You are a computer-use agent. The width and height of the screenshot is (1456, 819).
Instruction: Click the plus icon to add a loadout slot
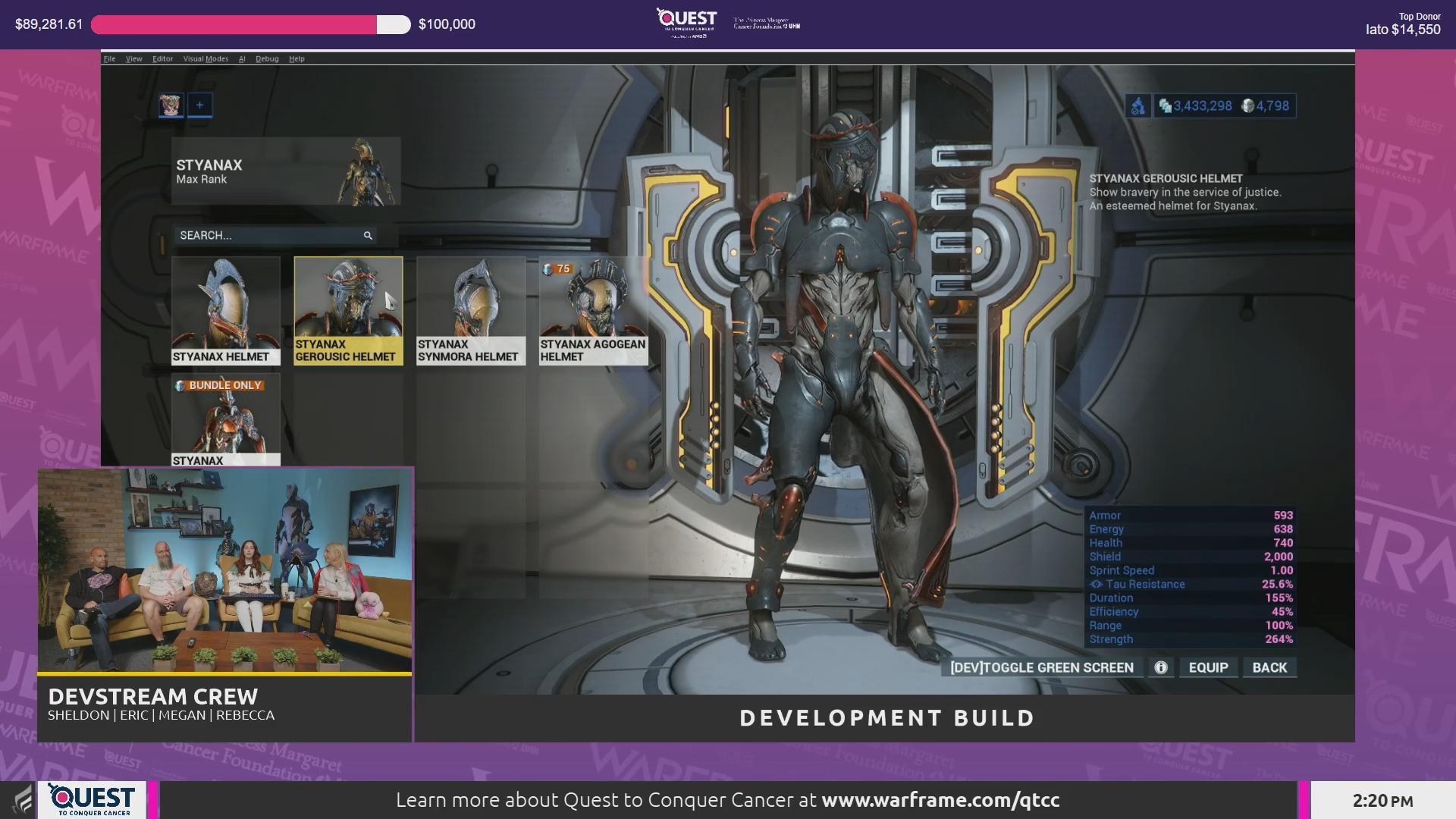click(x=200, y=105)
